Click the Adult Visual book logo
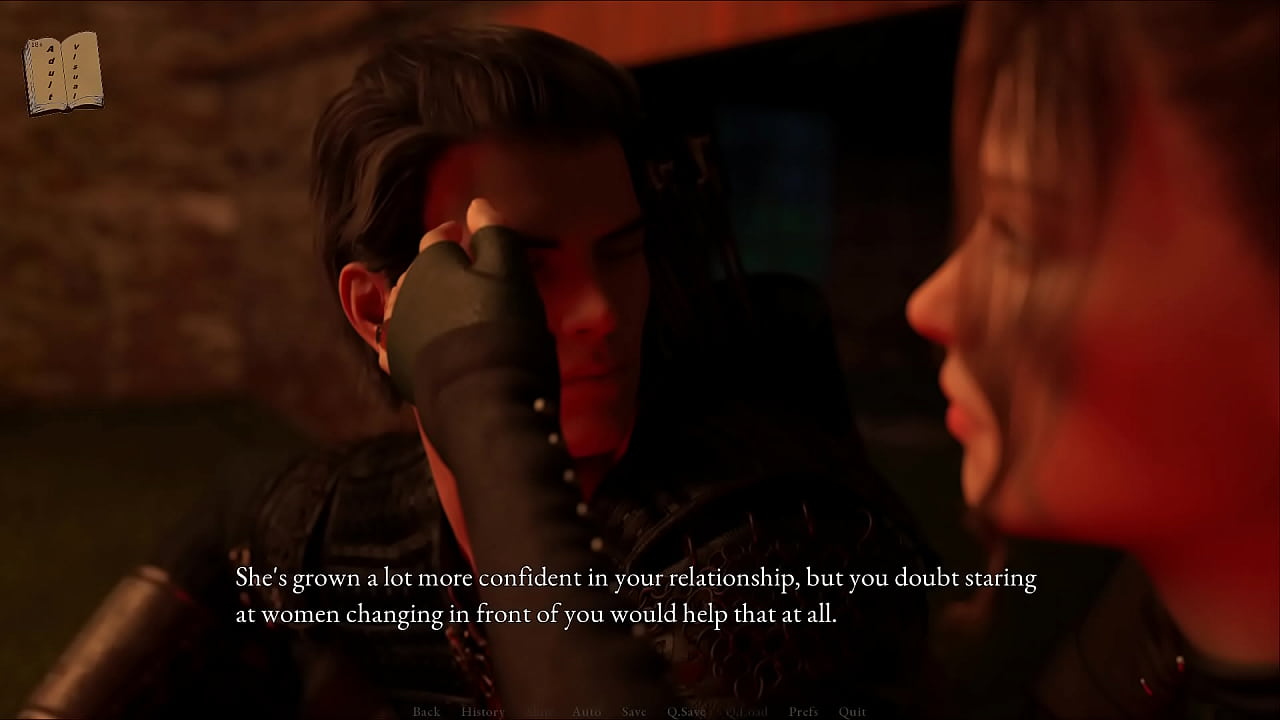Image resolution: width=1280 pixels, height=720 pixels. [x=63, y=73]
